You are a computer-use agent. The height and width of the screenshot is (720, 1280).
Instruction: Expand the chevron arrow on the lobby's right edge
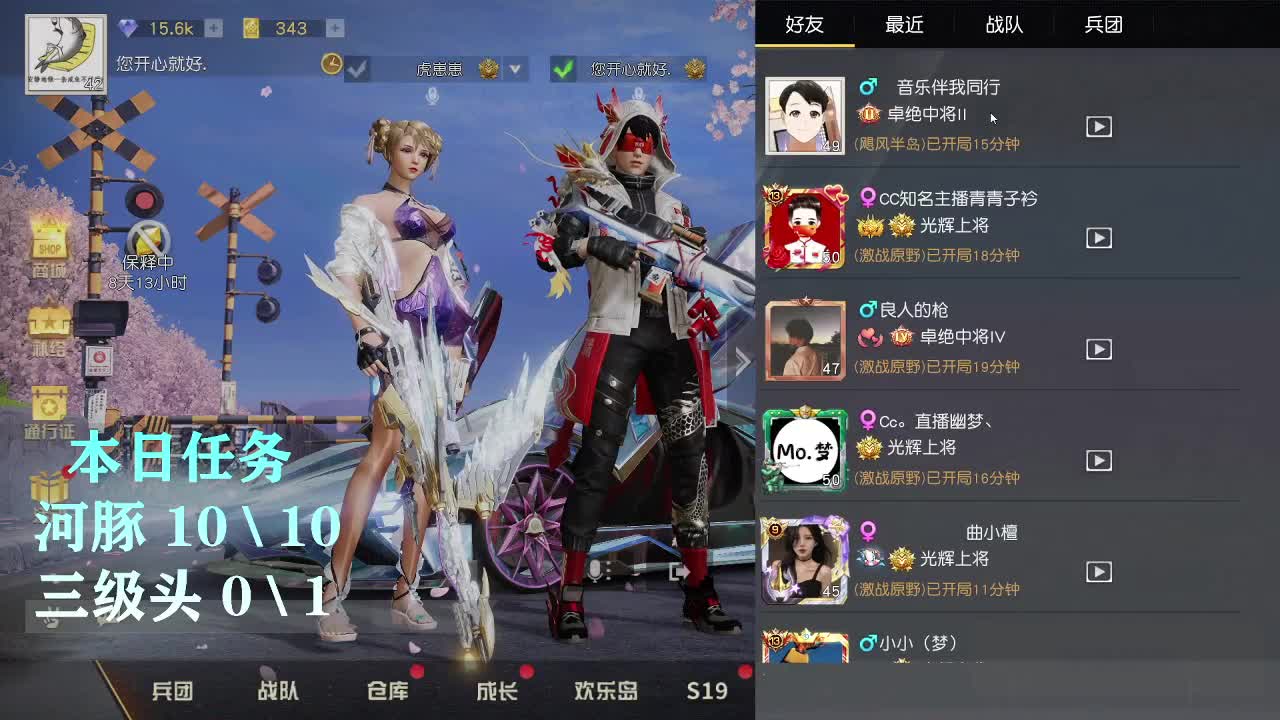coord(741,361)
